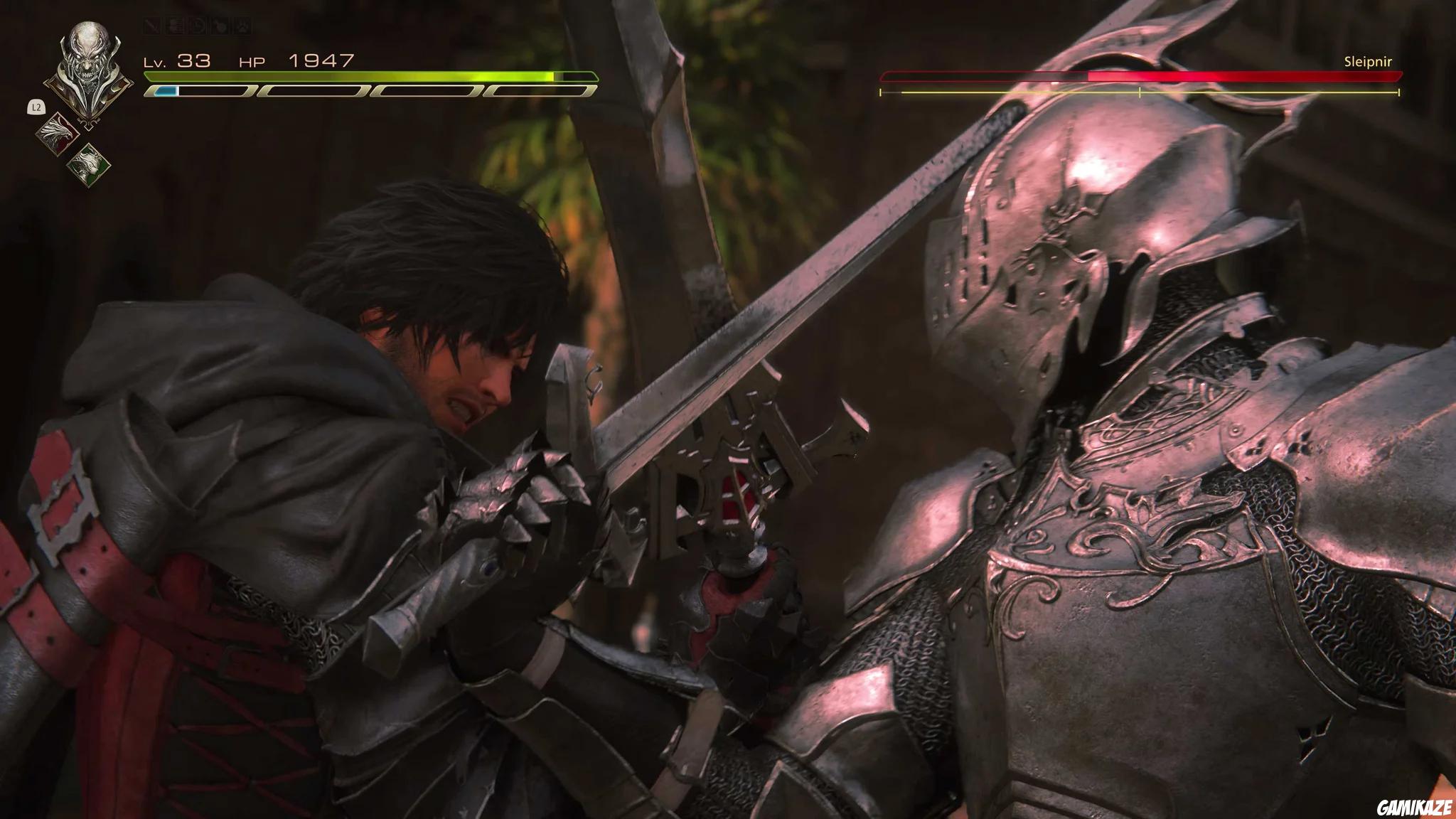1456x819 pixels.
Task: Click Sleipnir's red health bar
Action: [1209, 75]
